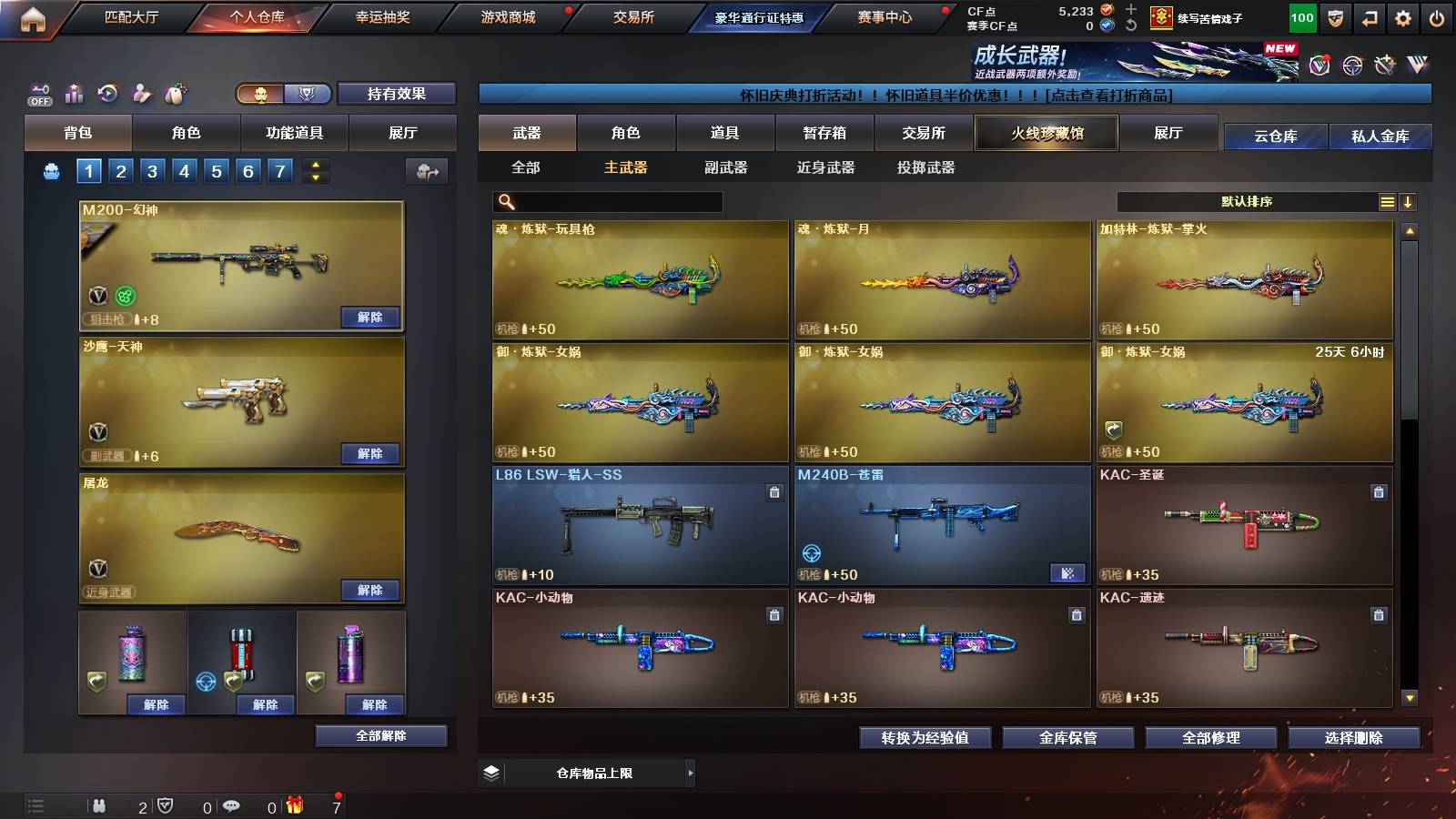Image resolution: width=1456 pixels, height=819 pixels.
Task: Toggle the sort direction arrow beside 默认排序
Action: [x=1410, y=201]
